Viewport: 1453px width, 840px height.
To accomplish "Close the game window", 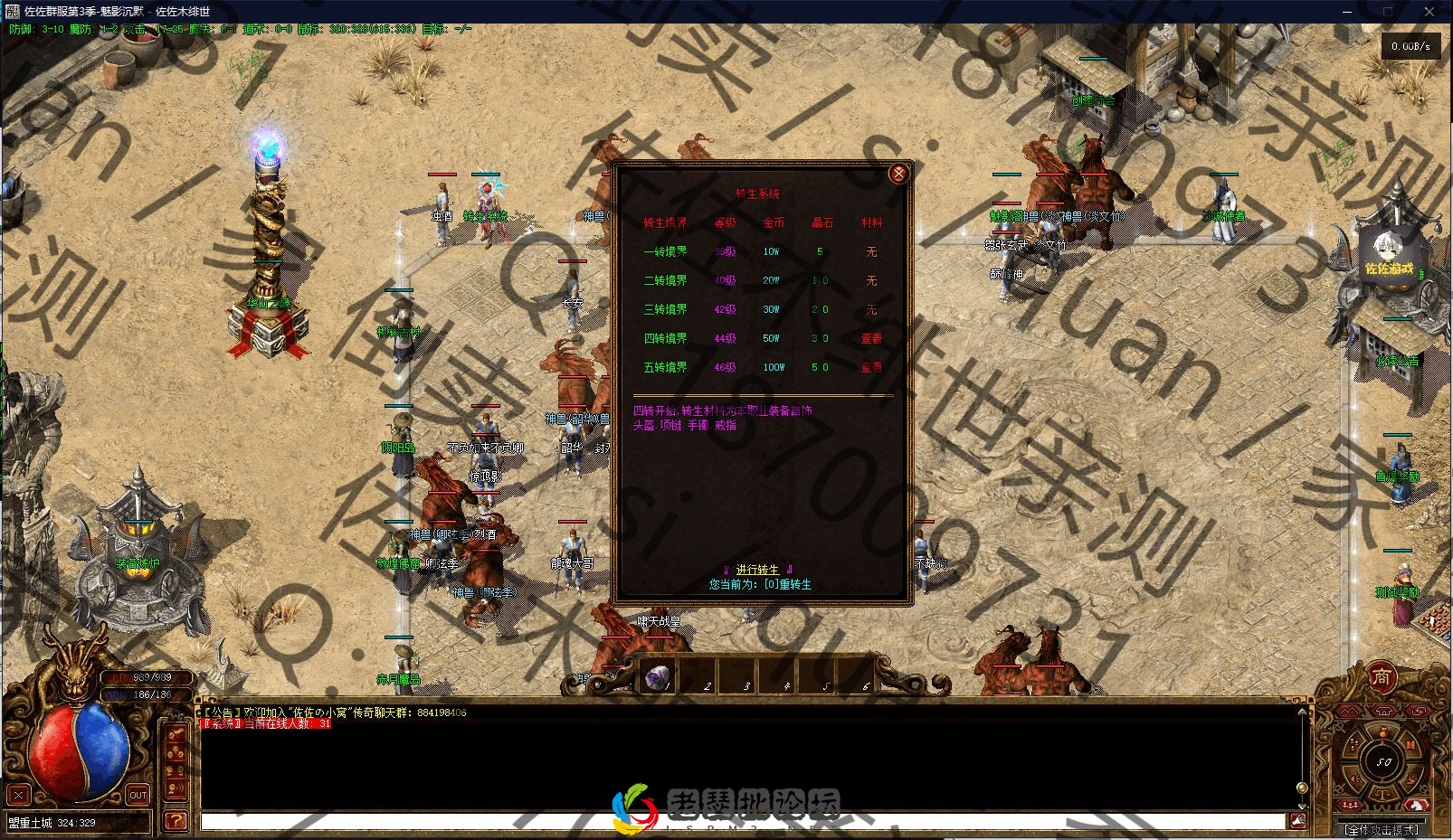I will point(1430,12).
